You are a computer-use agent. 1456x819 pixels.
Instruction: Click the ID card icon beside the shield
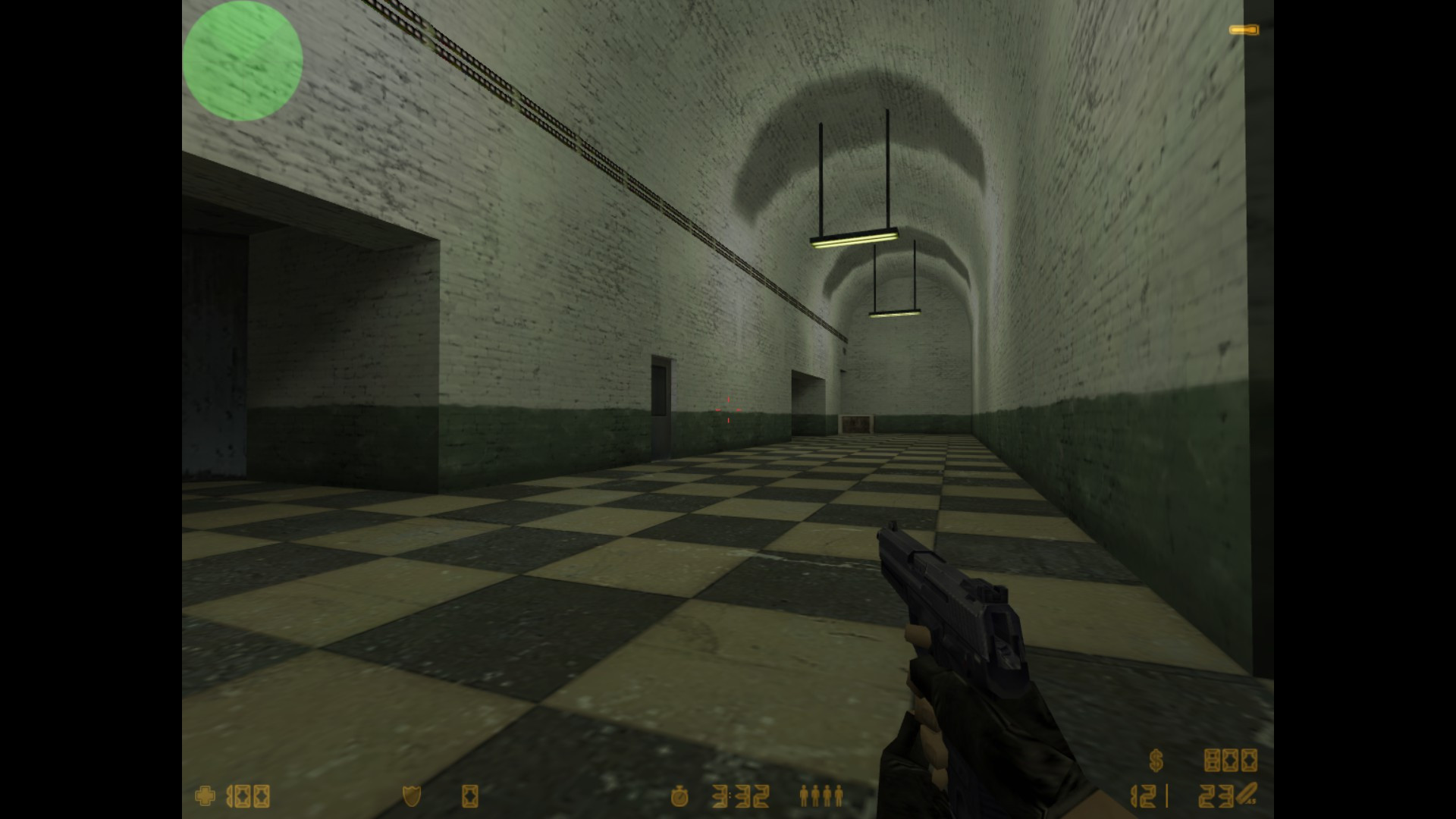[471, 798]
